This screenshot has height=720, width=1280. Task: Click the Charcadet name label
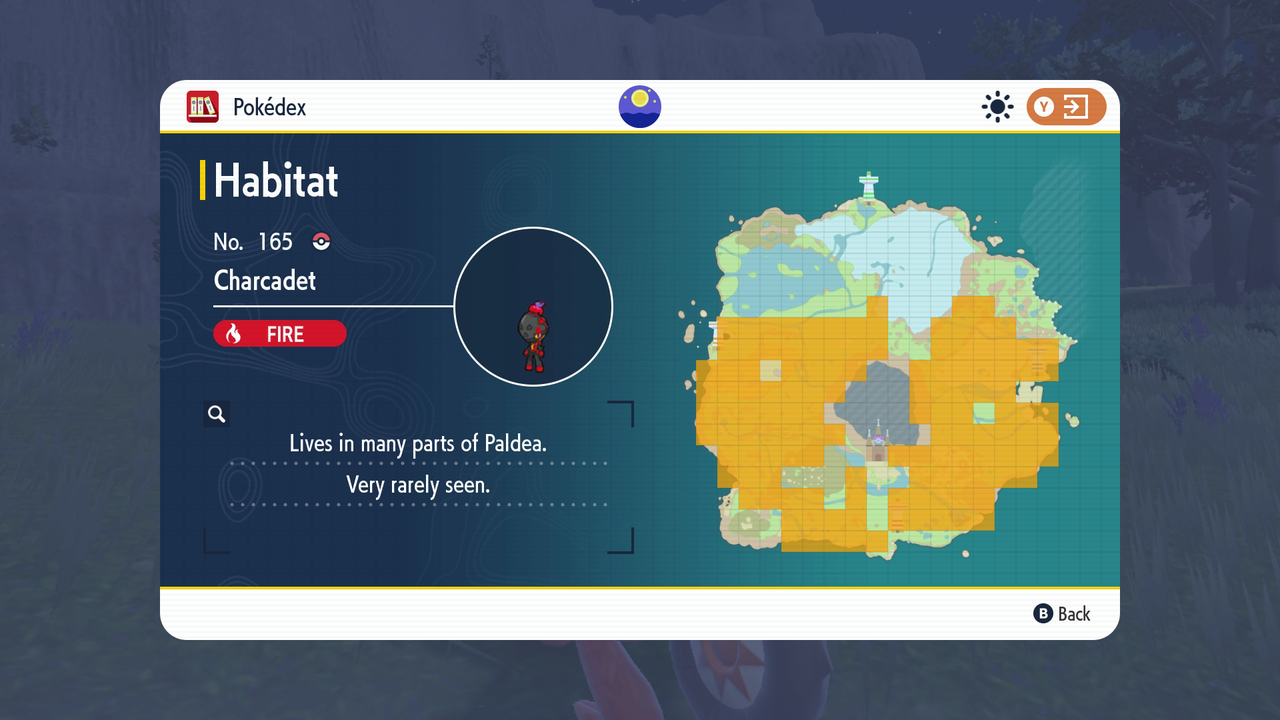(264, 281)
